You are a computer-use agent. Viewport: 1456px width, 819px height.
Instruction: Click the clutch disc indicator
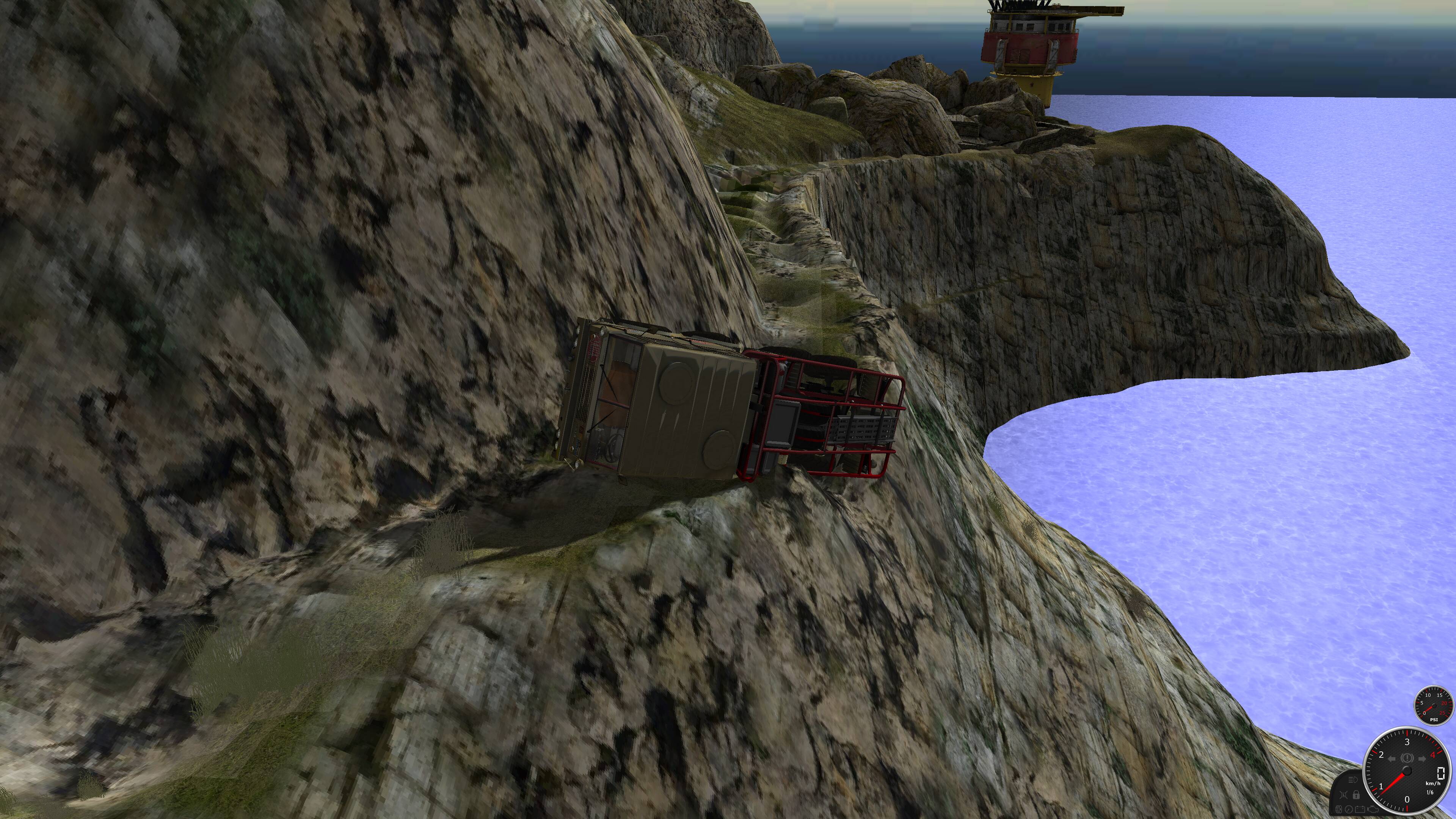coord(1339,810)
